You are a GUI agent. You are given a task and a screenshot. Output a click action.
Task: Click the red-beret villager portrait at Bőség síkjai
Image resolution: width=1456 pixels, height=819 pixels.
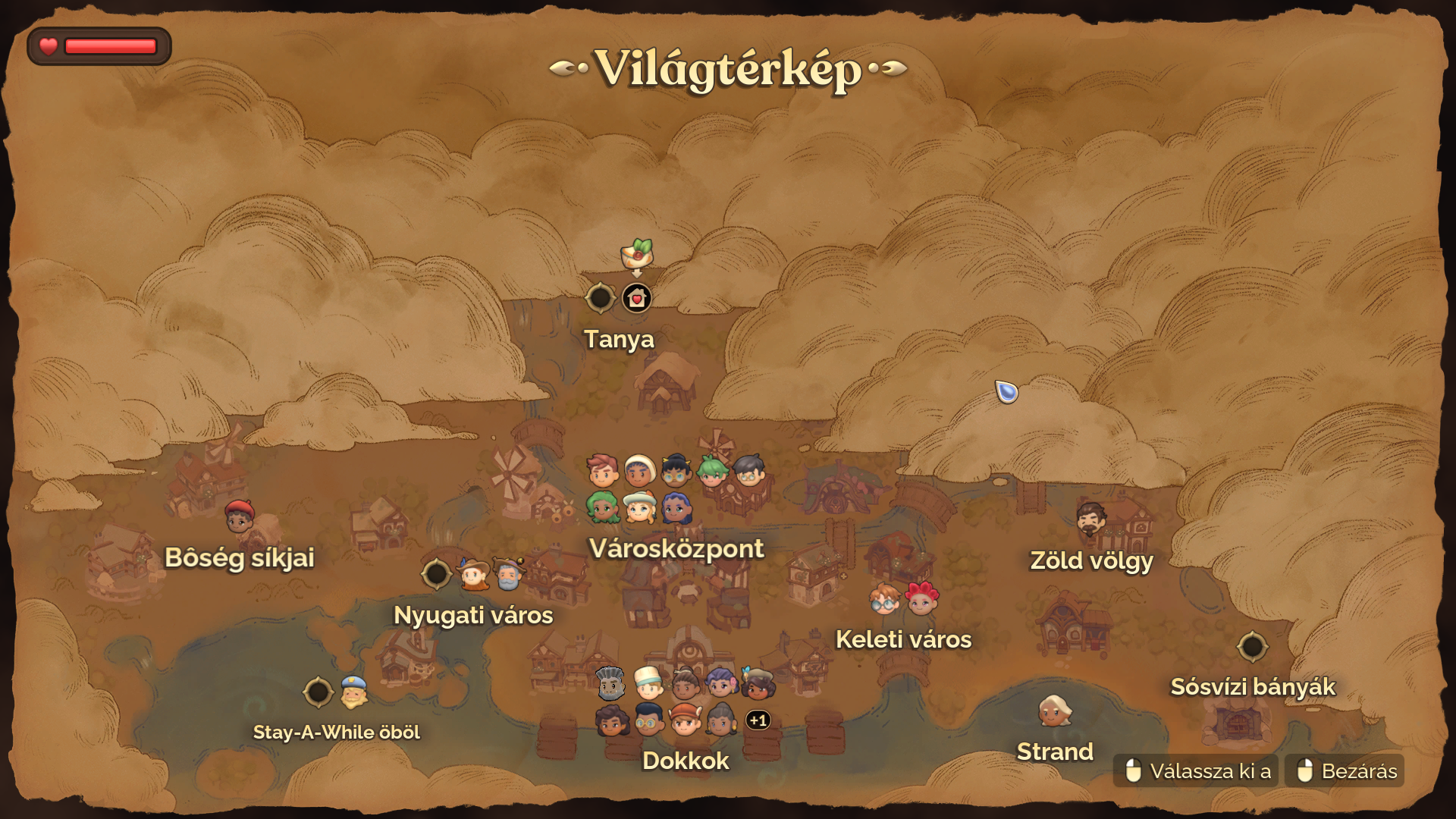tap(240, 516)
